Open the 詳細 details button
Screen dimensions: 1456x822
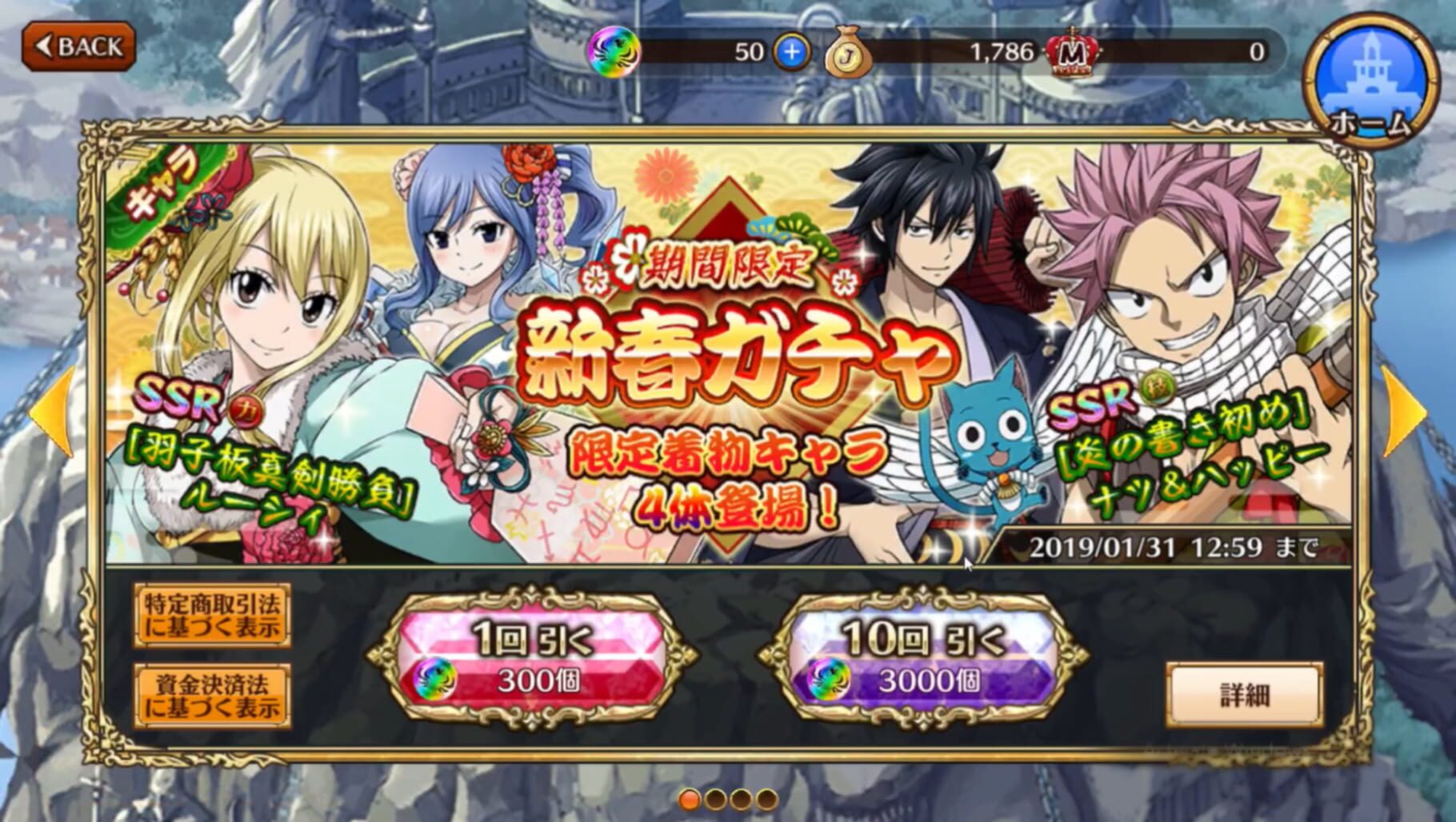click(x=1244, y=694)
